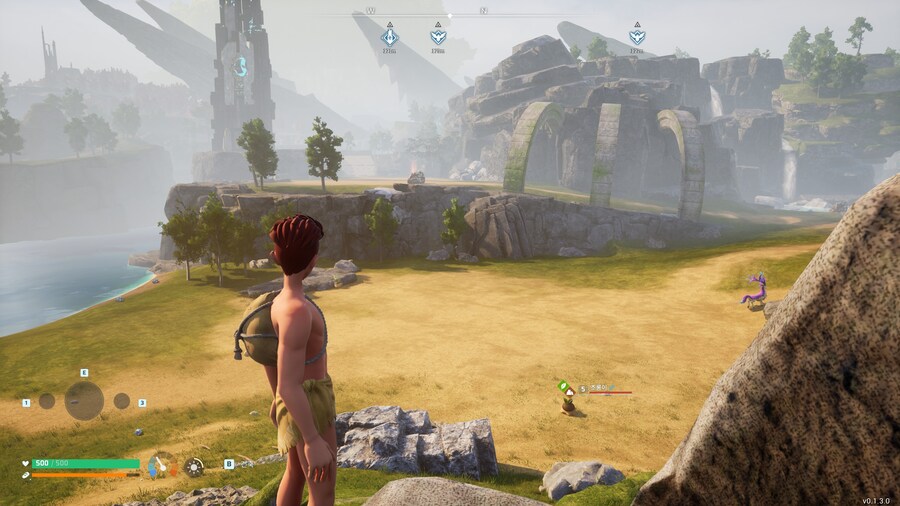Select the small Pal slot beside key 3
This screenshot has width=900, height=506.
tap(121, 401)
